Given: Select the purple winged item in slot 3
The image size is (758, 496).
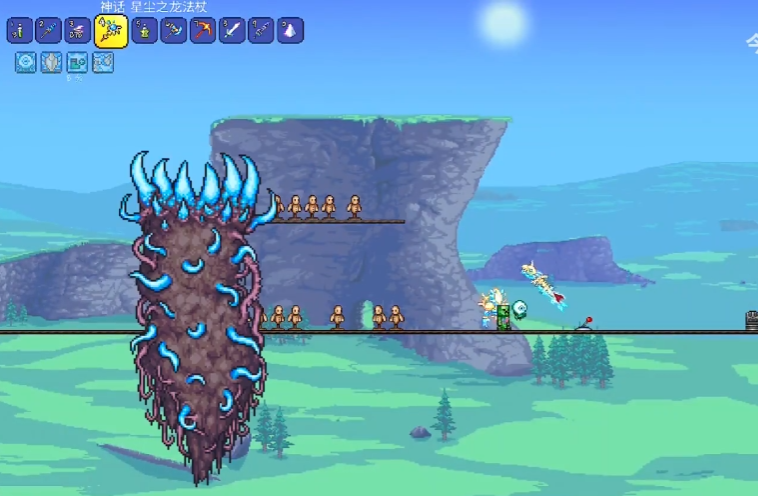Looking at the screenshot, I should pyautogui.click(x=78, y=31).
